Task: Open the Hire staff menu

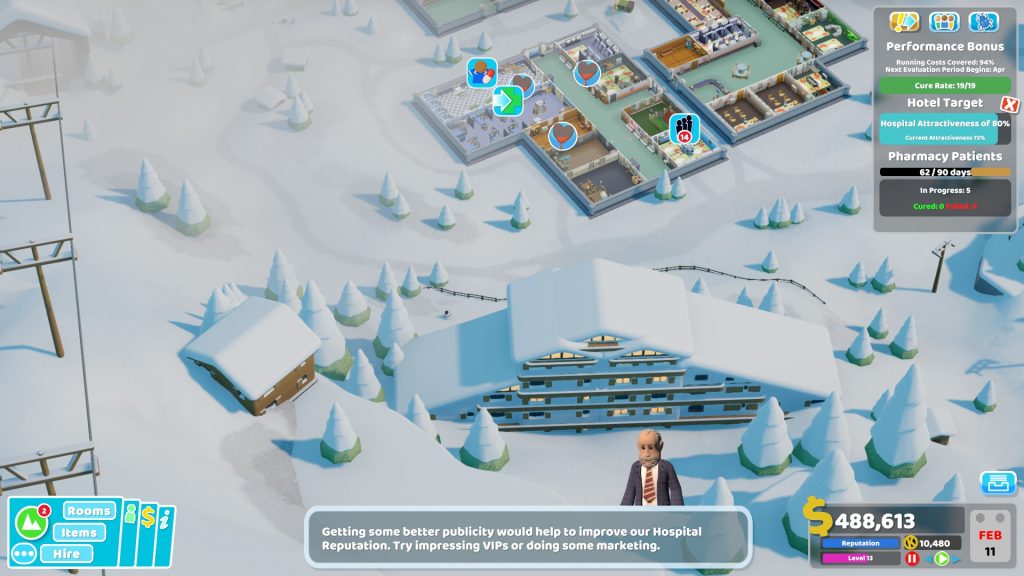Action: (x=66, y=554)
